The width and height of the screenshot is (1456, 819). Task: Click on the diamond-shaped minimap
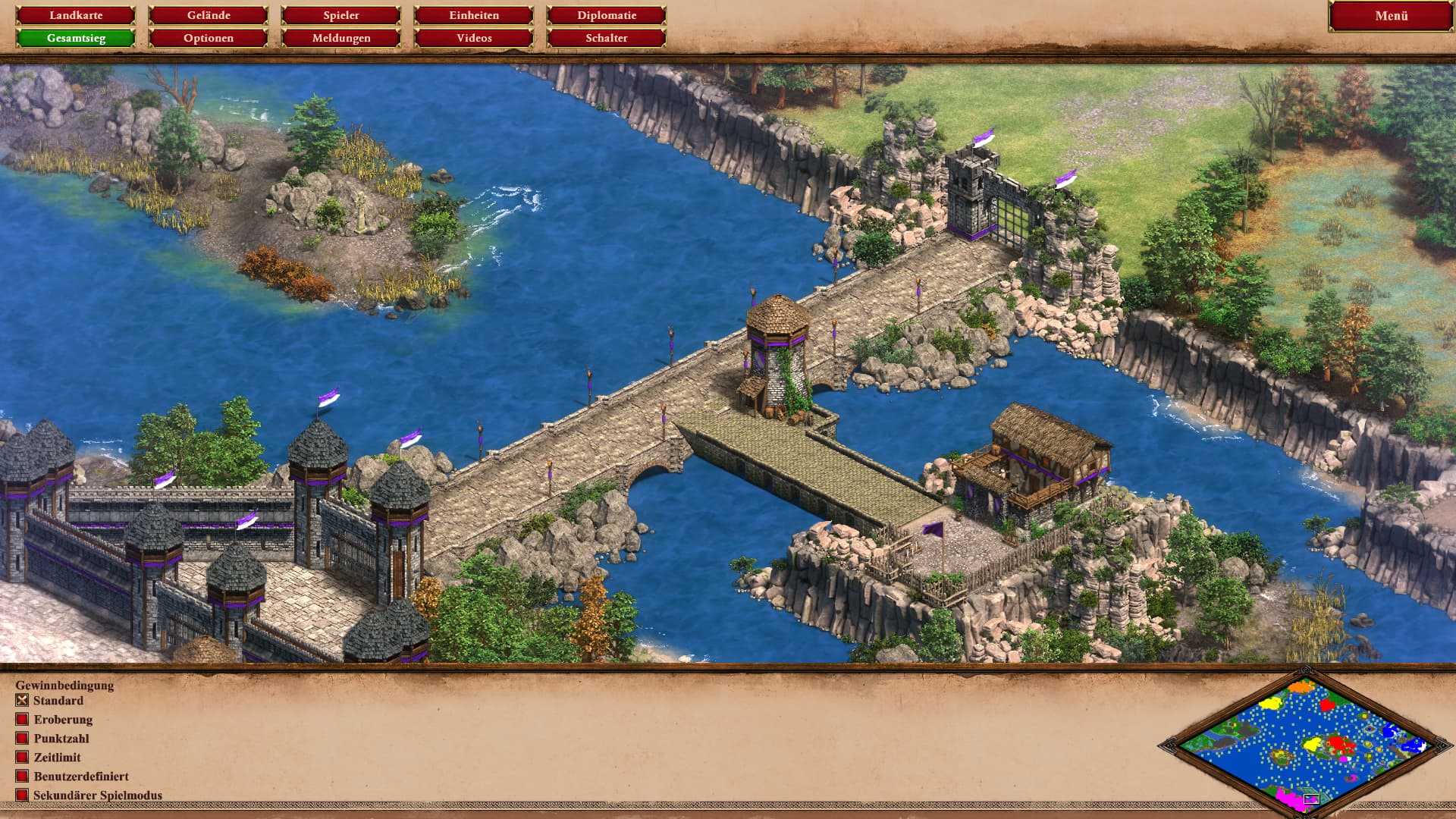(x=1305, y=744)
